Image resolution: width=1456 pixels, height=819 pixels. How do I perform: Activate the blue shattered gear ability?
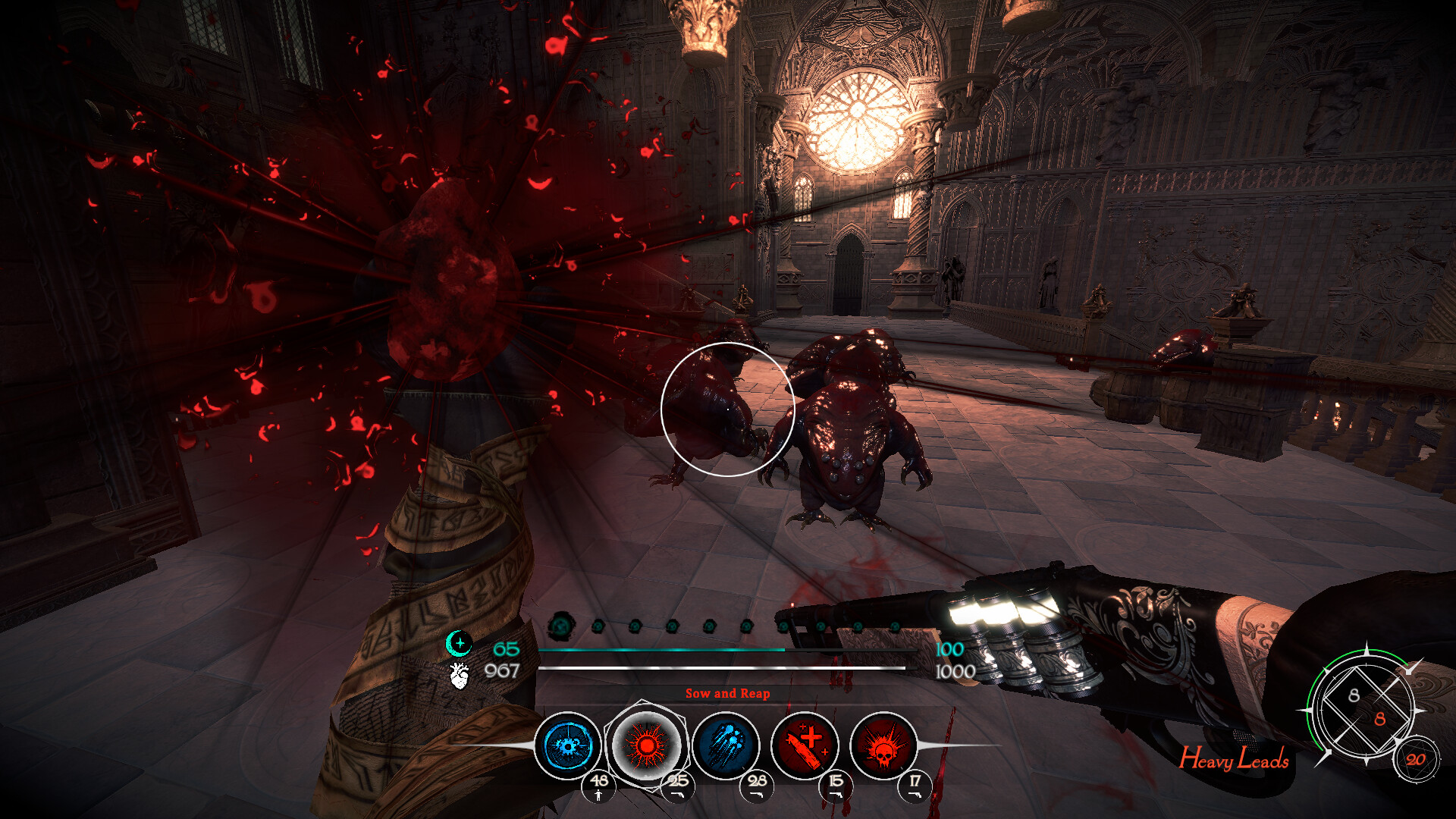tap(567, 745)
